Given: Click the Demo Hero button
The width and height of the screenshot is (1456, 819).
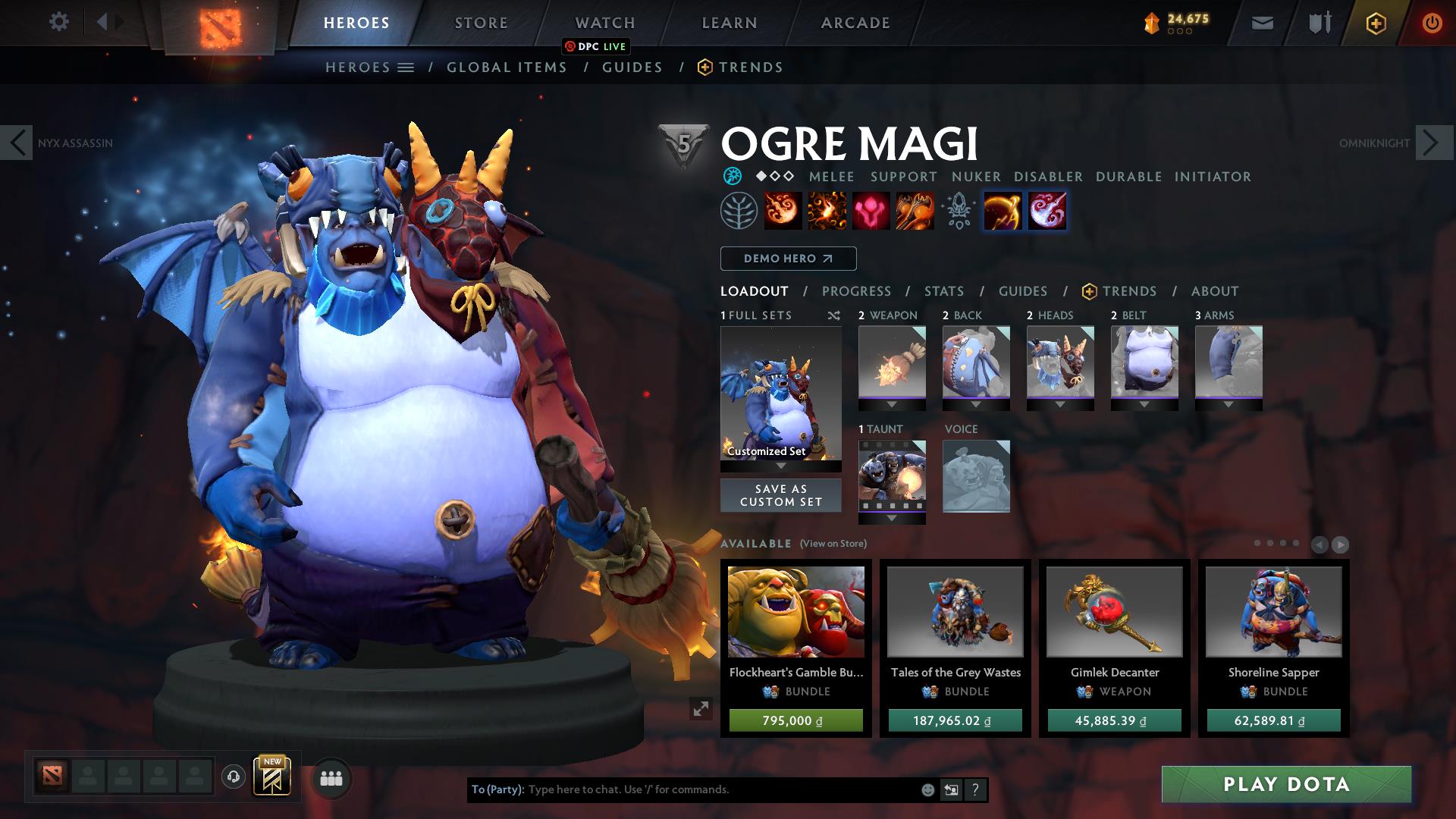Looking at the screenshot, I should pos(786,258).
